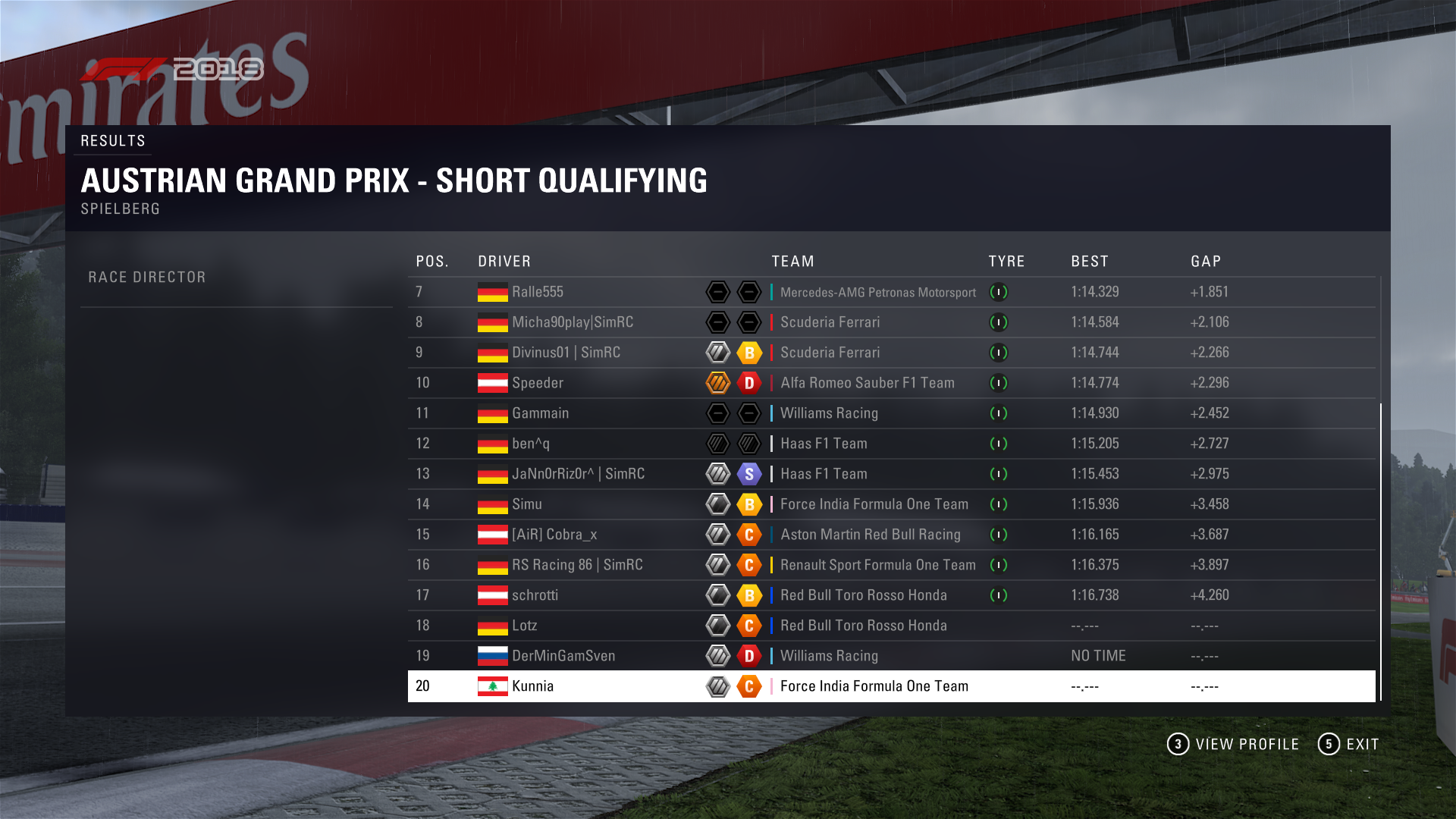
Task: Select DerMinGamSven's row
Action: tap(563, 656)
